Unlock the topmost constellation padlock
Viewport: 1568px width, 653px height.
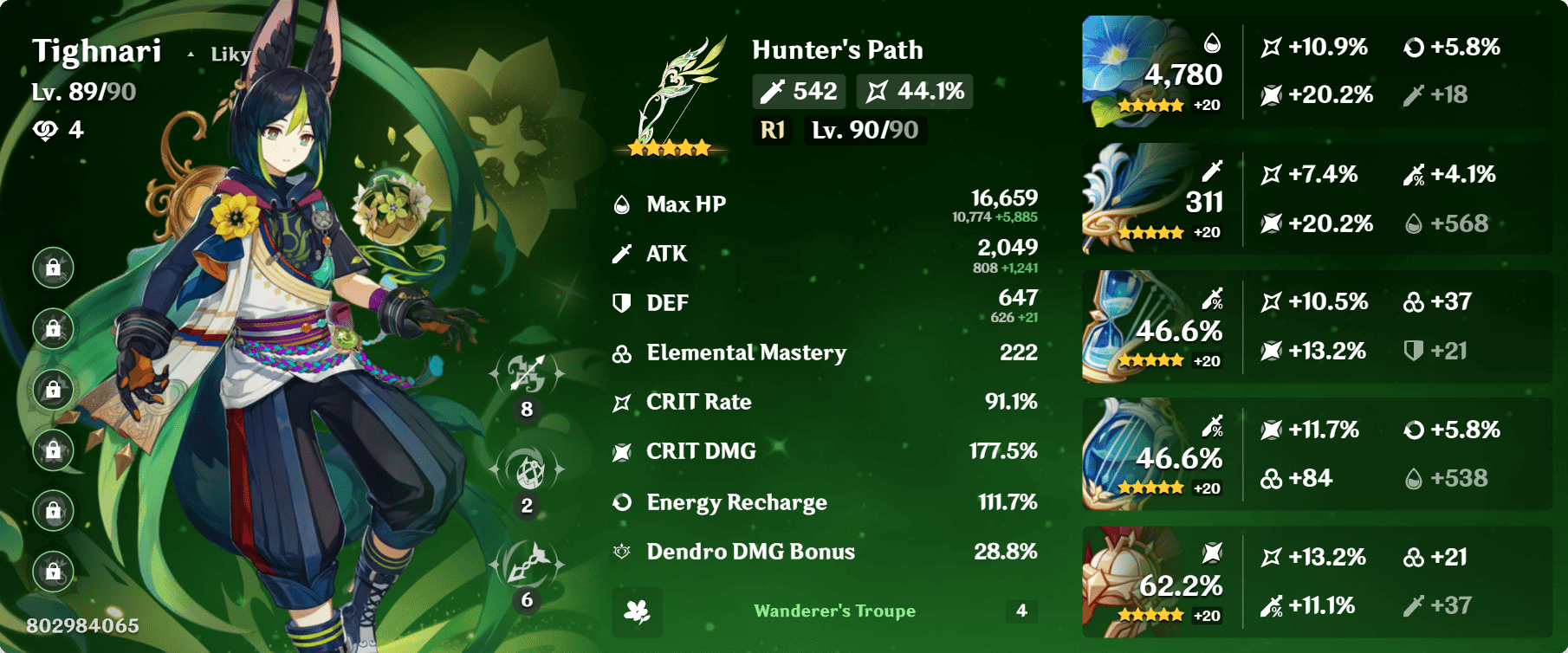pyautogui.click(x=54, y=268)
